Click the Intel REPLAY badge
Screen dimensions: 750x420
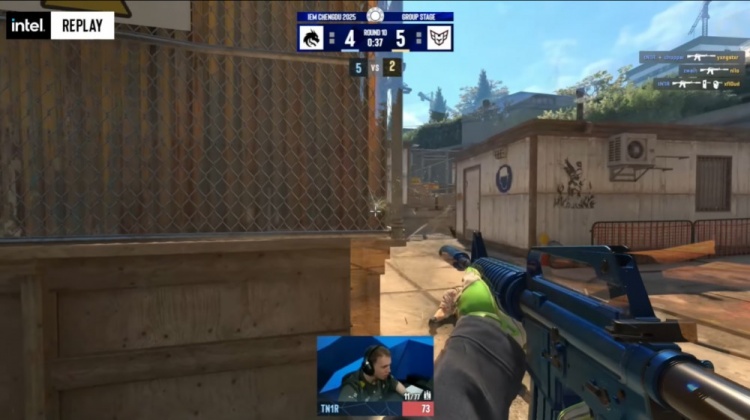click(60, 25)
